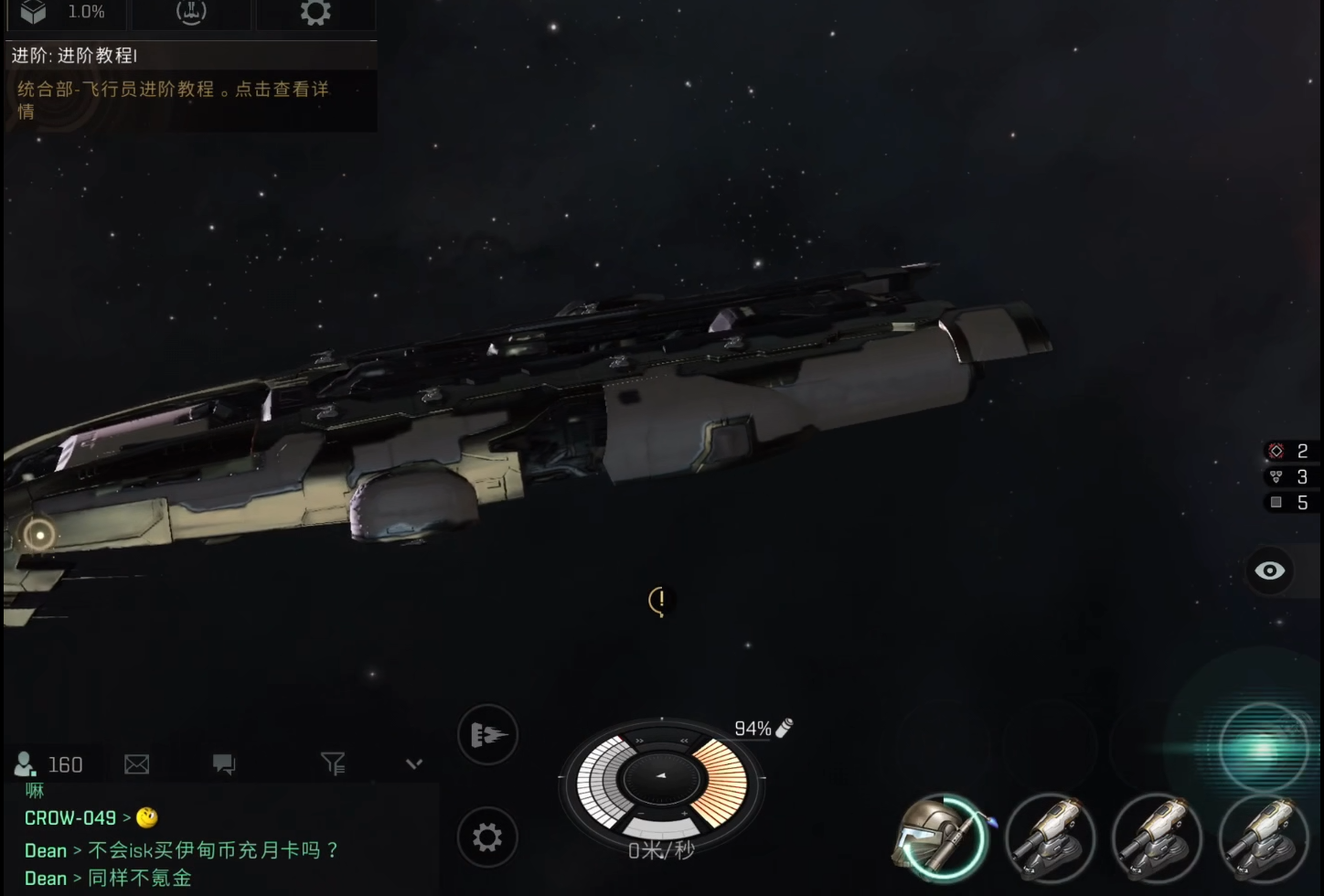The image size is (1324, 896).
Task: Open the round gear button beside speed dial
Action: pyautogui.click(x=487, y=837)
